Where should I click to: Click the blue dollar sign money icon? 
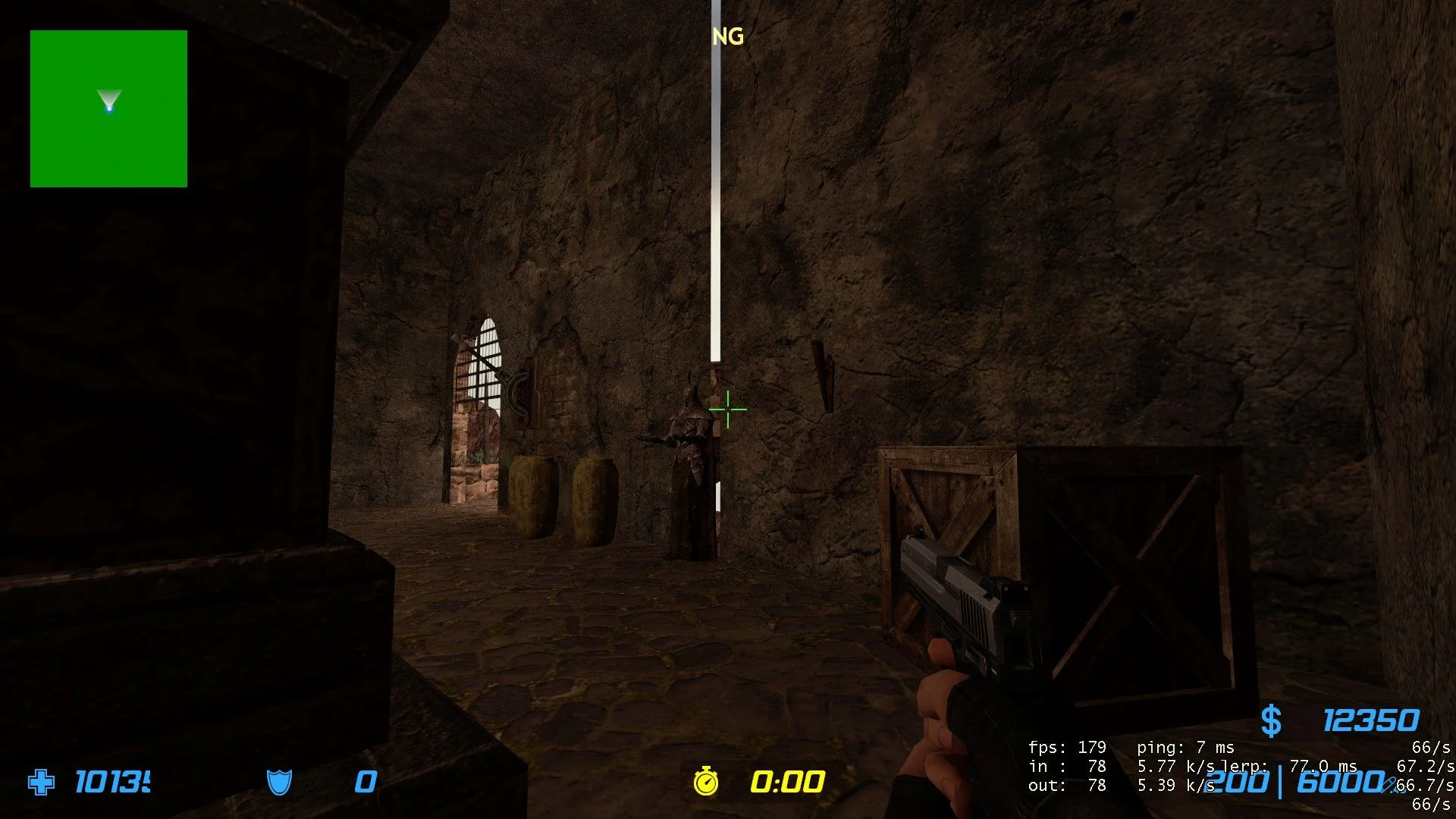click(1271, 720)
